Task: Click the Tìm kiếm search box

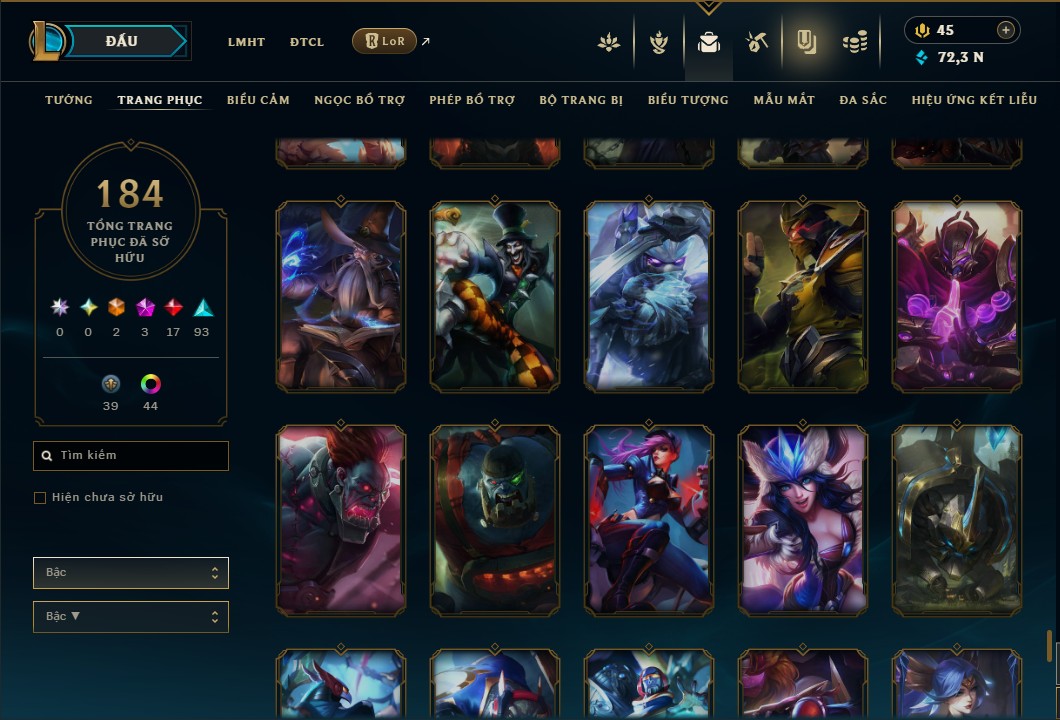Action: (131, 456)
